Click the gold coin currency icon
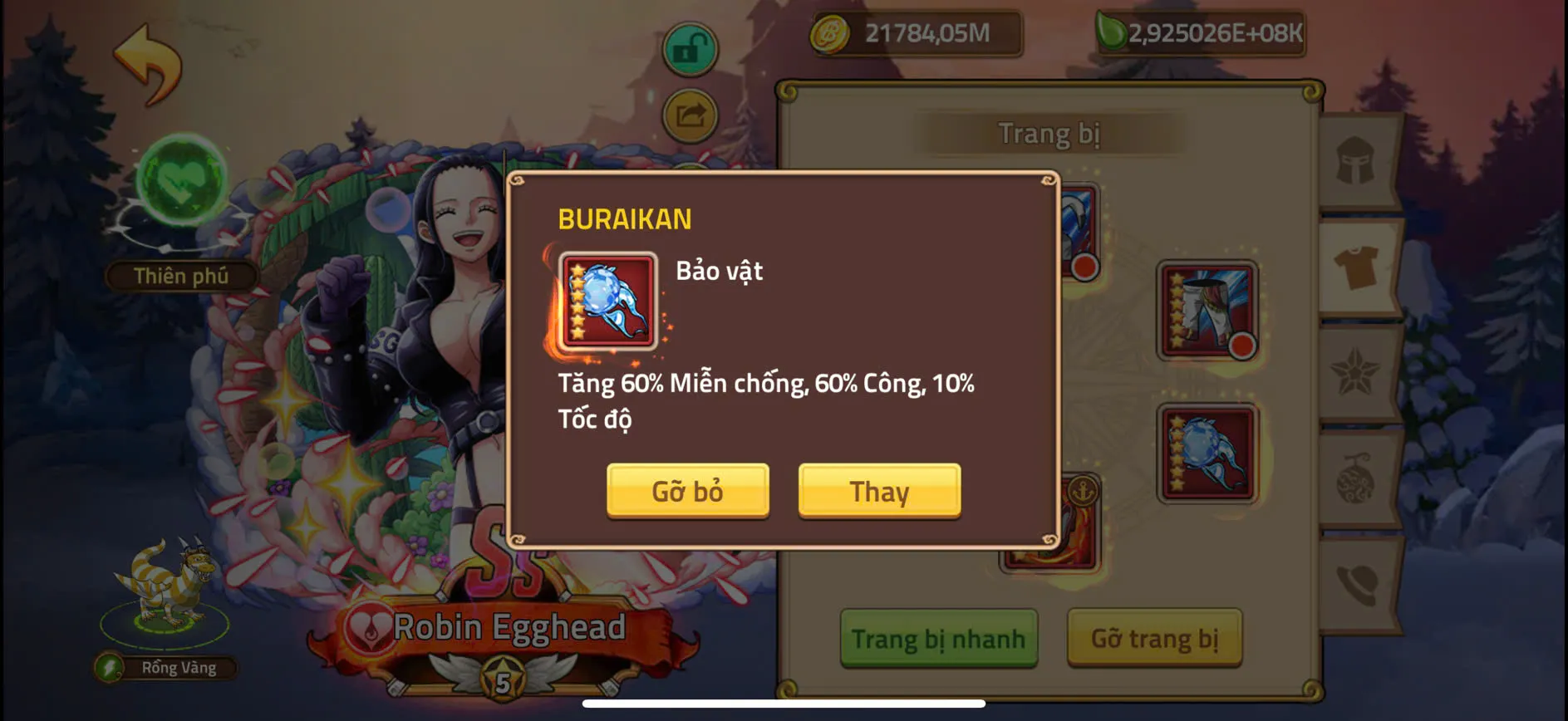1568x721 pixels. [828, 34]
